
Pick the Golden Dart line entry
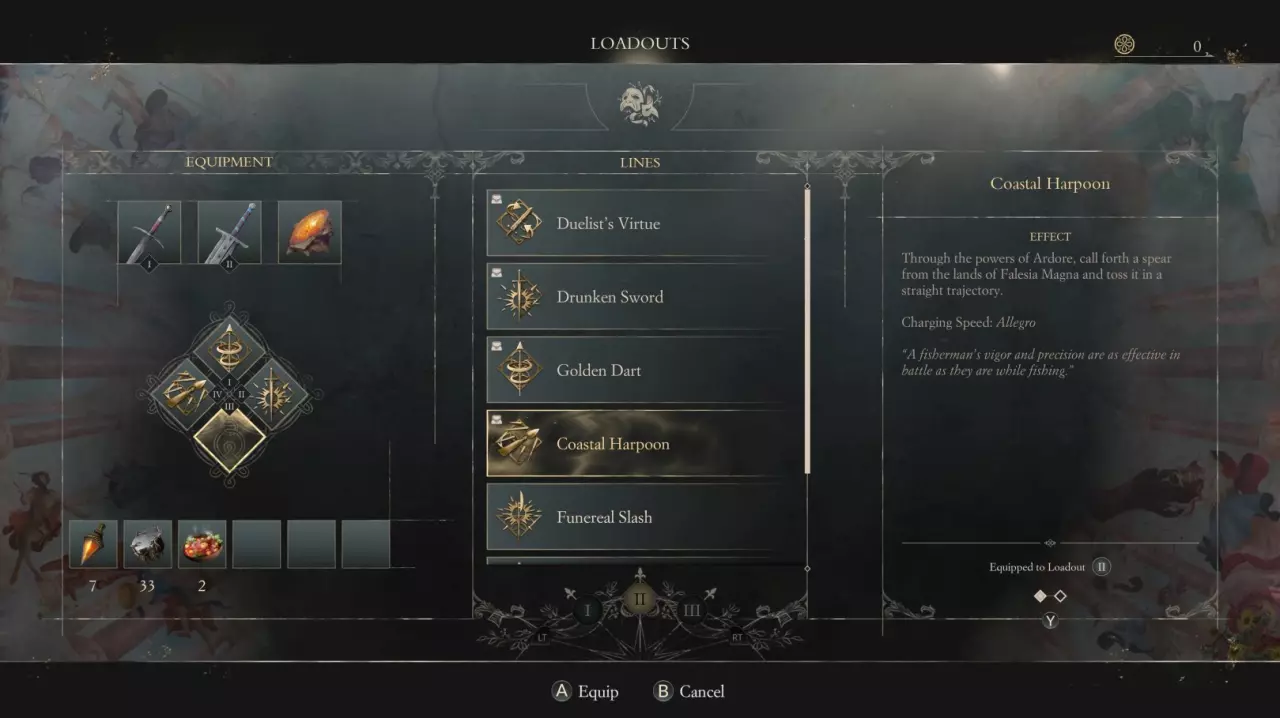[x=645, y=370]
